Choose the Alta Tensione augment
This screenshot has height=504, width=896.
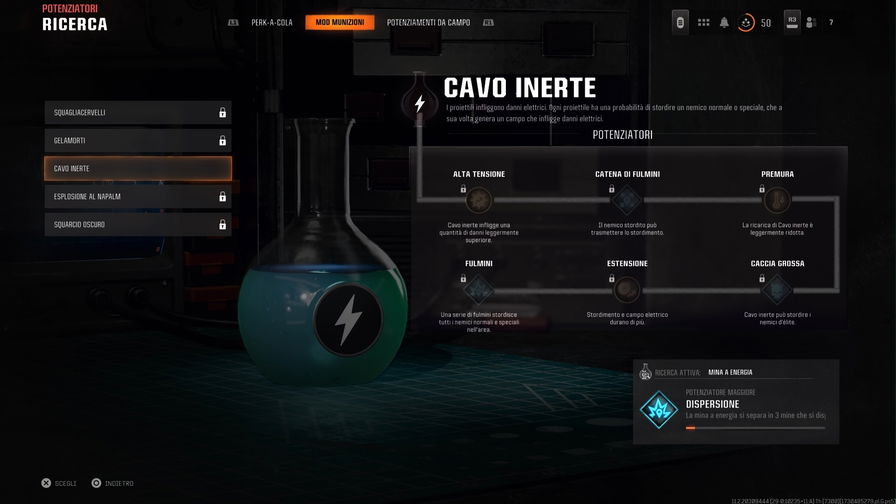[479, 200]
